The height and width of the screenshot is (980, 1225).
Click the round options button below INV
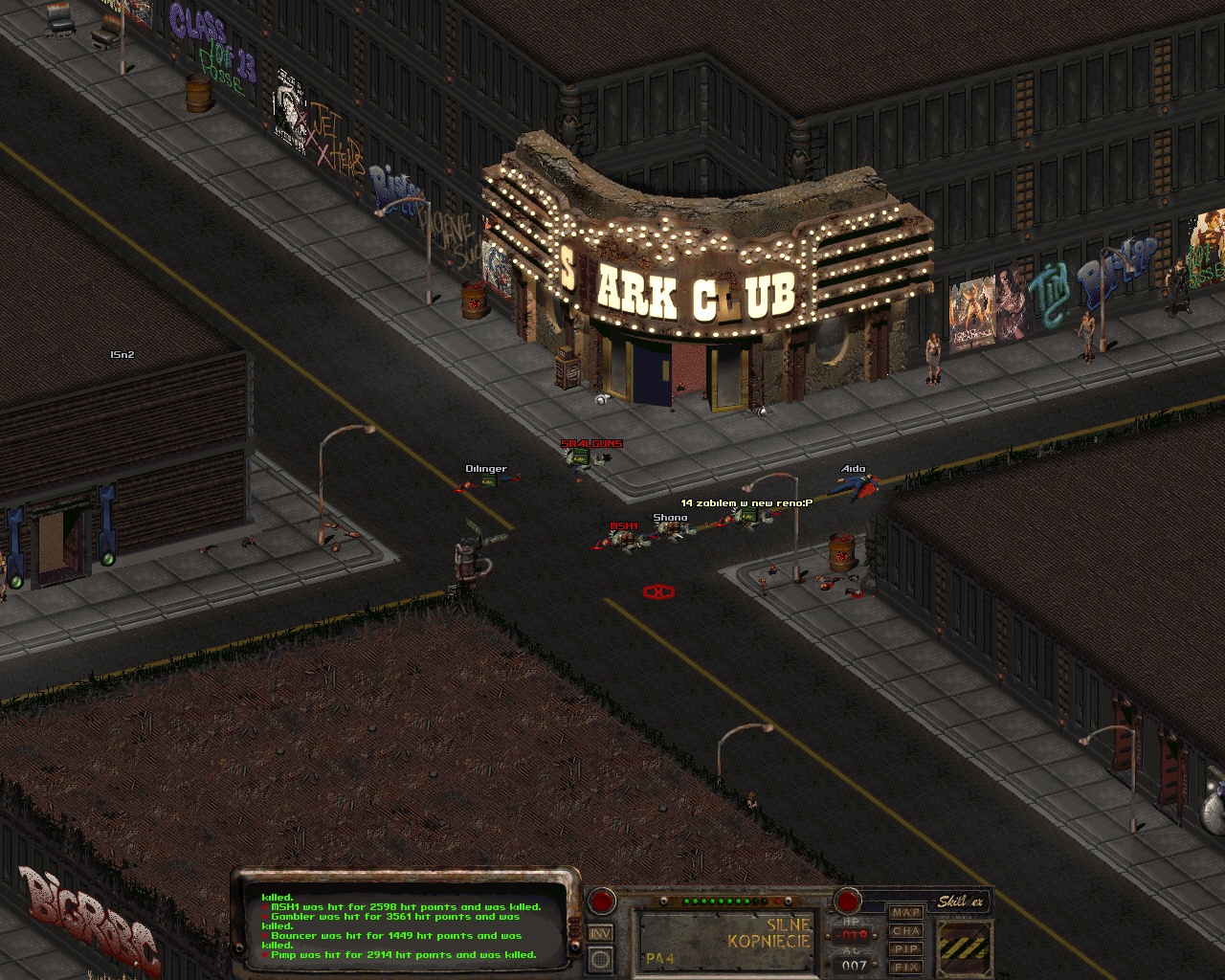coord(600,958)
